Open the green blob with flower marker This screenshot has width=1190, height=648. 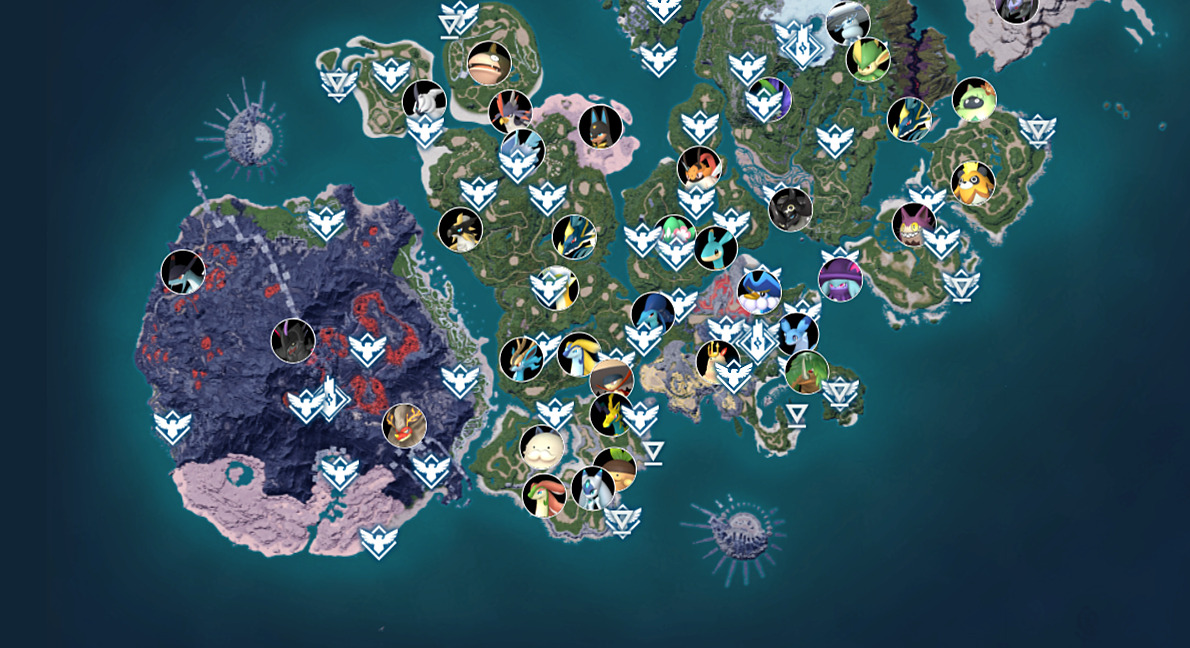(973, 100)
